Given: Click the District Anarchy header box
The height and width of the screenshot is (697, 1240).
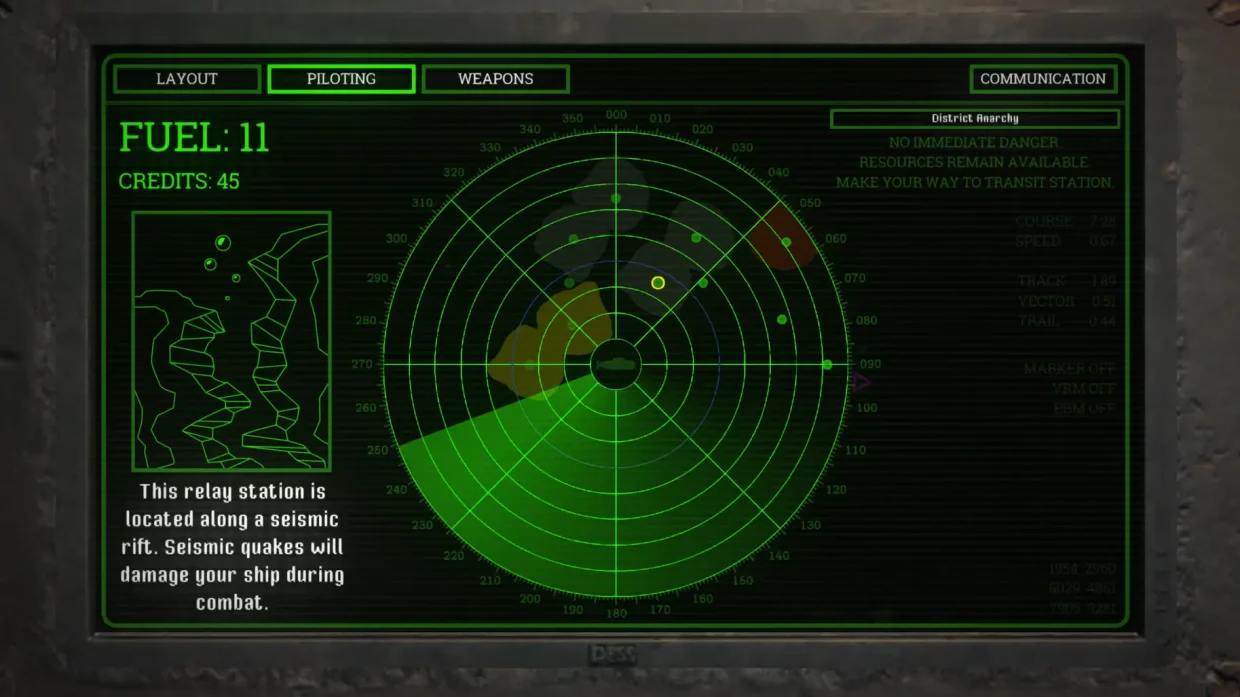Looking at the screenshot, I should [x=974, y=119].
